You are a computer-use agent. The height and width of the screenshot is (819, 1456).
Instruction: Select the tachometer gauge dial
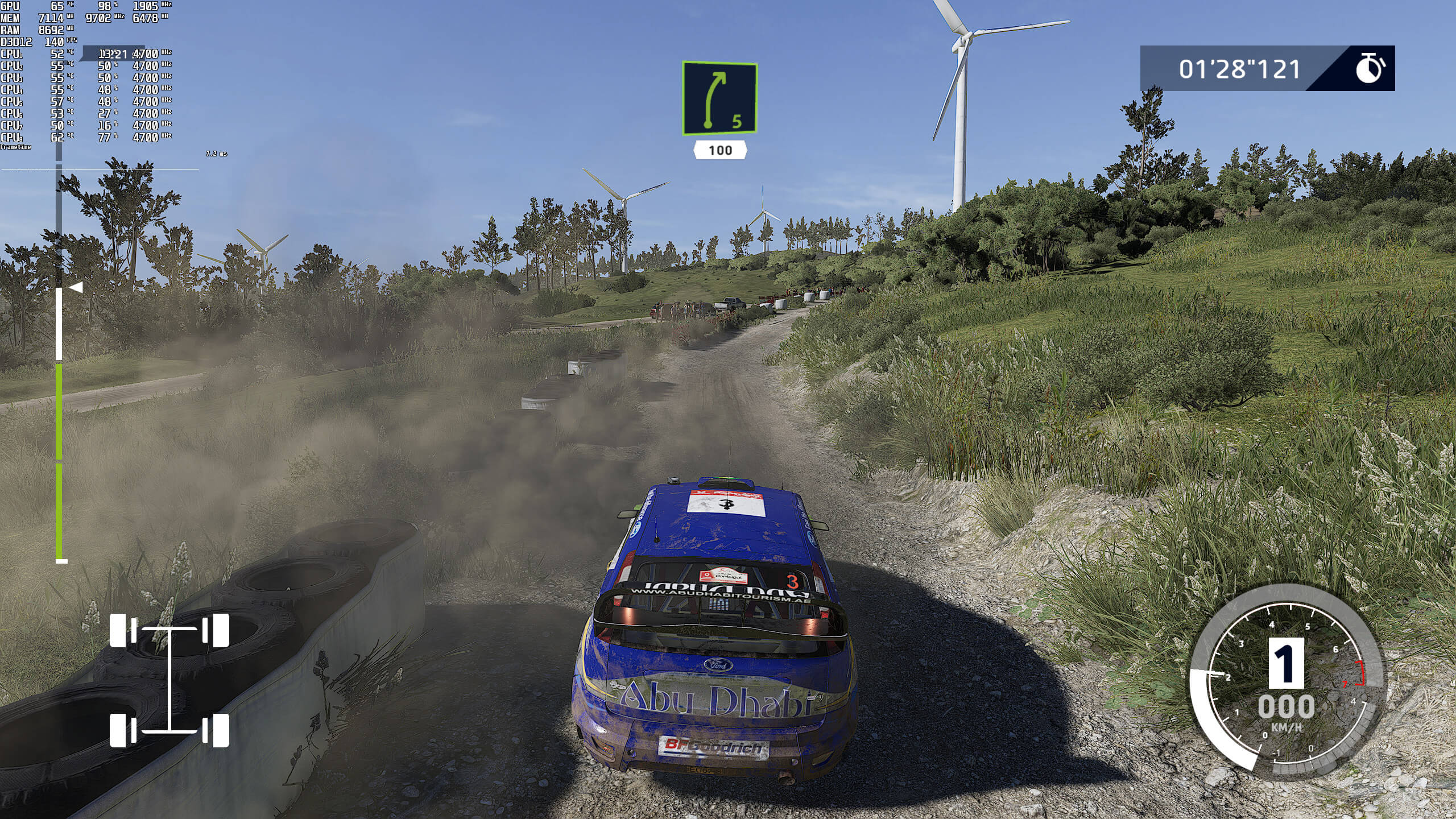[x=1285, y=680]
